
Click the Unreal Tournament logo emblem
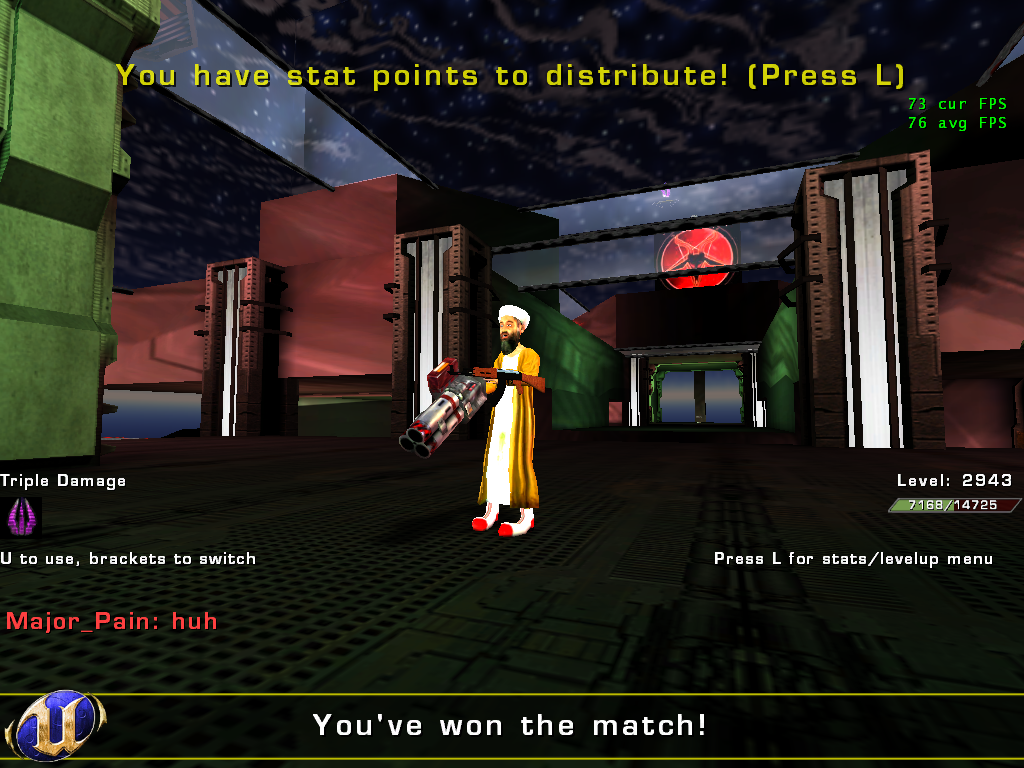point(55,726)
